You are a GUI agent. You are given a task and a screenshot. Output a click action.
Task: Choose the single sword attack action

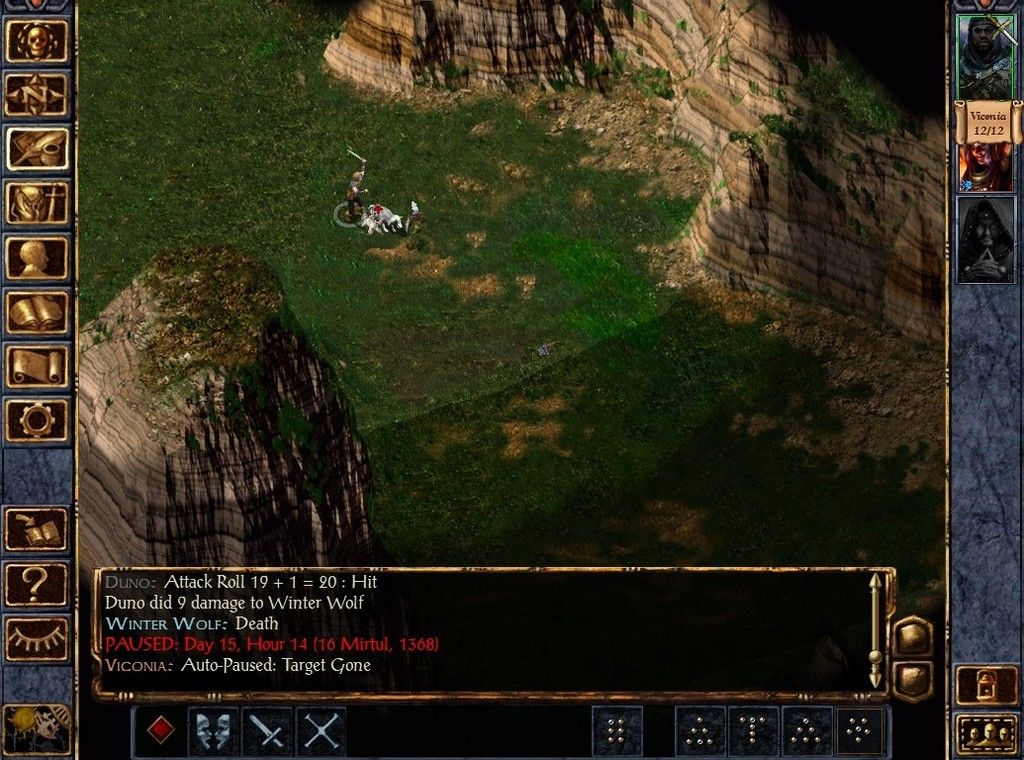[x=267, y=731]
